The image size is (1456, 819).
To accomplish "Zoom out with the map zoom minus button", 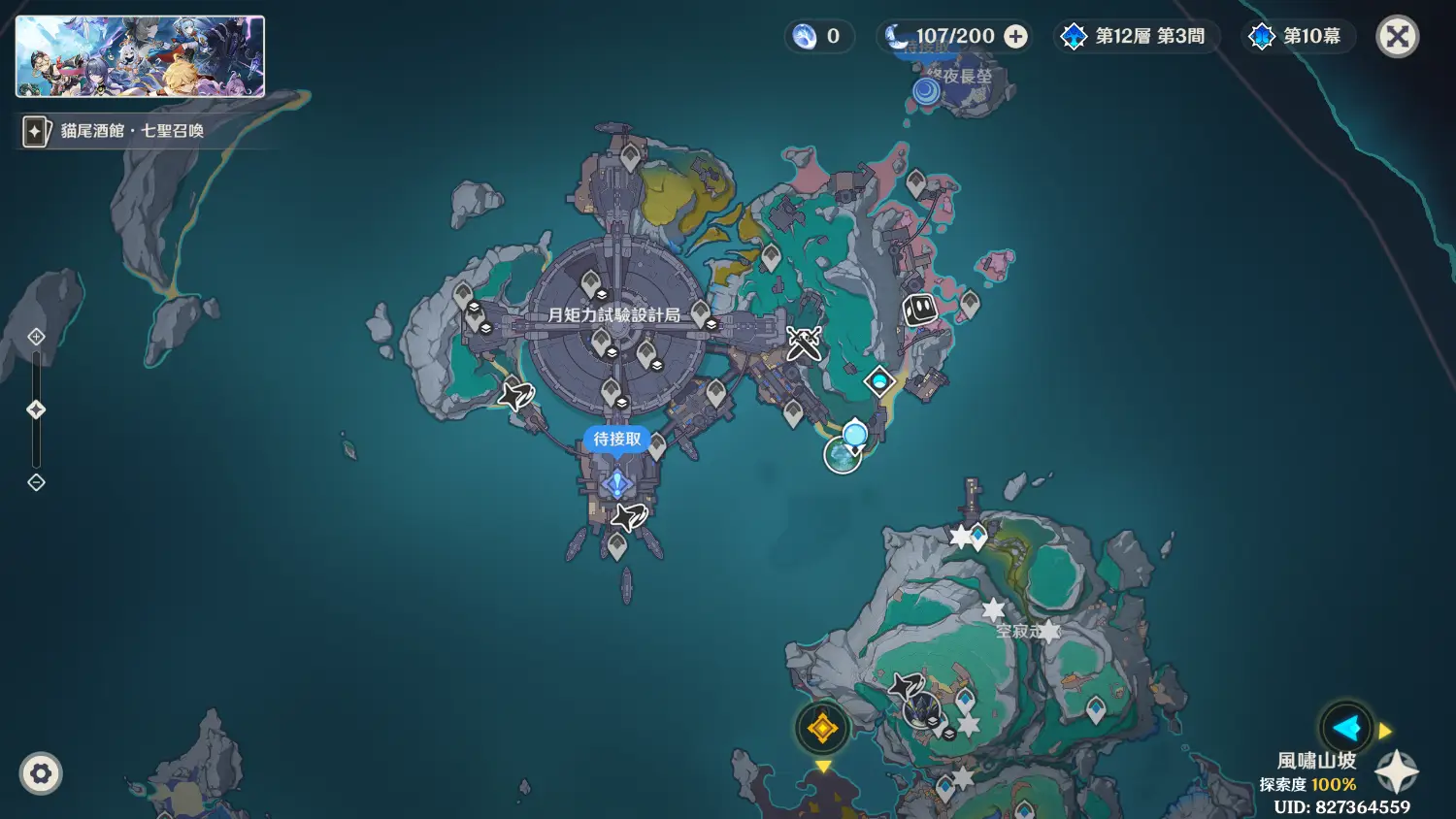I will click(36, 482).
